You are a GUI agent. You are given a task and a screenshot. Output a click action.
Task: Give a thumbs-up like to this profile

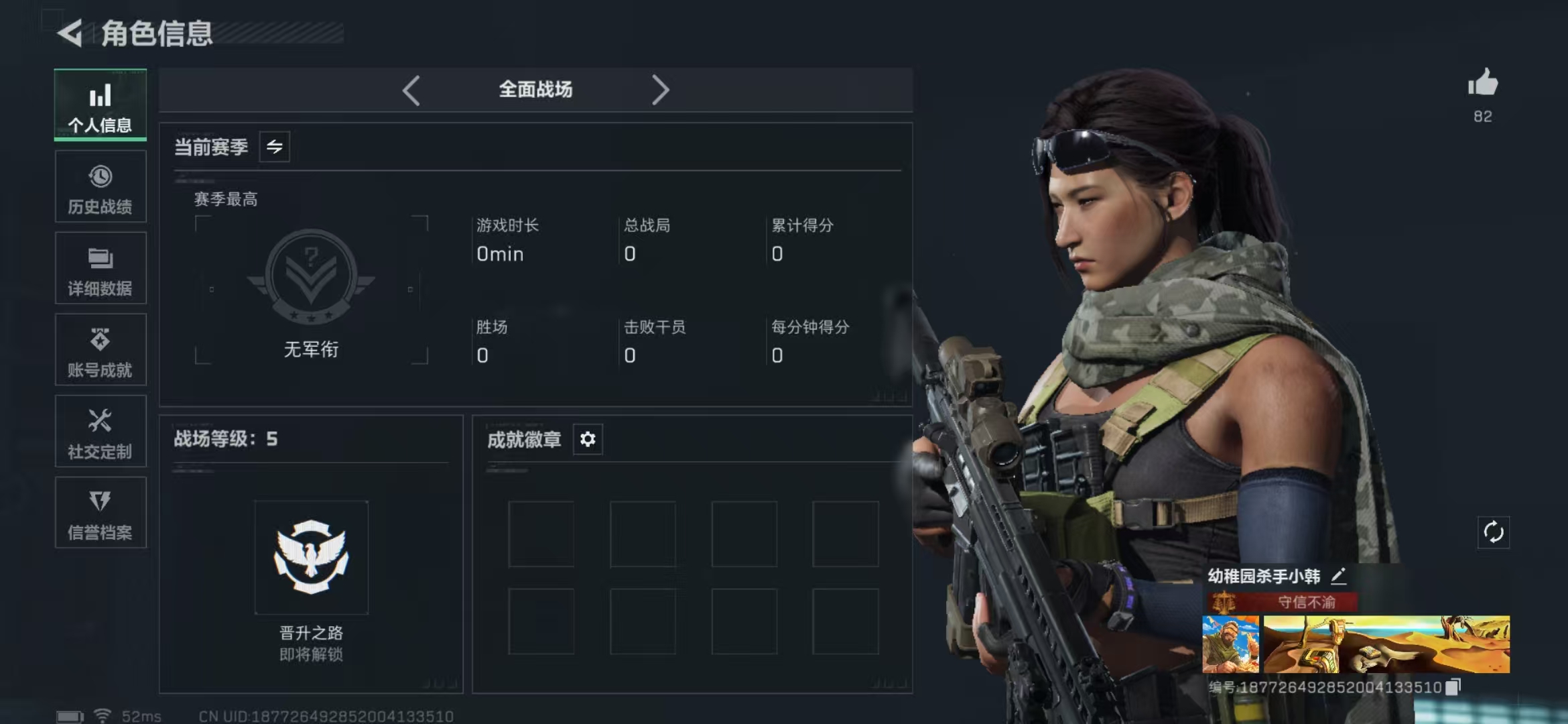pos(1482,84)
